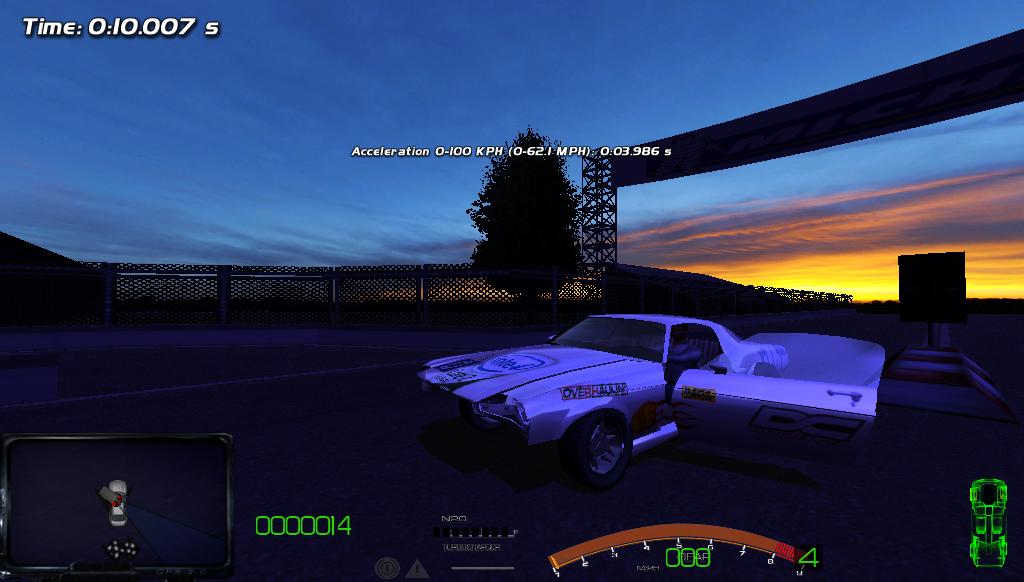Viewport: 1024px width, 582px height.
Task: Select the green car damage diagram
Action: point(987,520)
